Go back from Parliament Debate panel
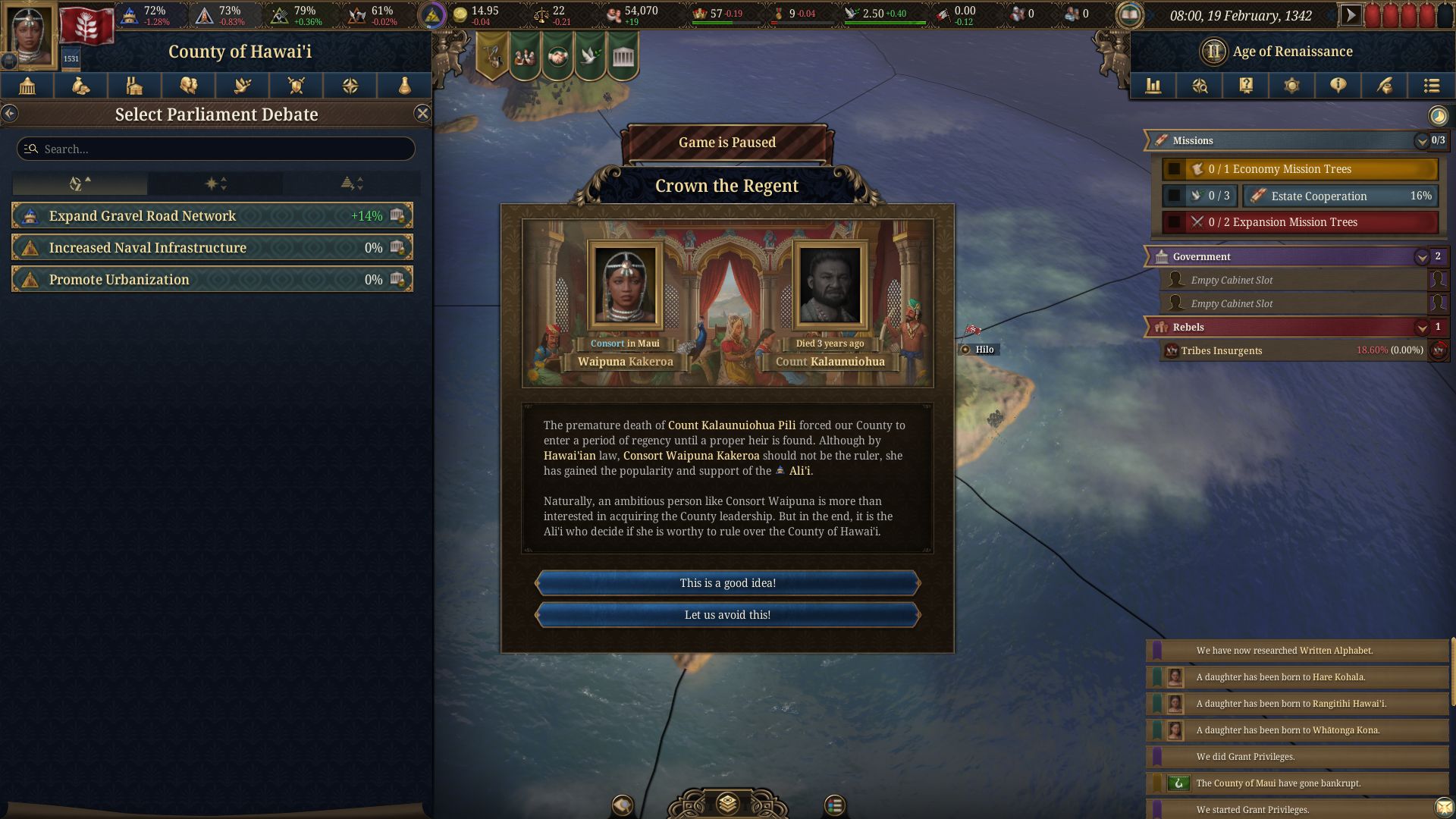 (9, 114)
